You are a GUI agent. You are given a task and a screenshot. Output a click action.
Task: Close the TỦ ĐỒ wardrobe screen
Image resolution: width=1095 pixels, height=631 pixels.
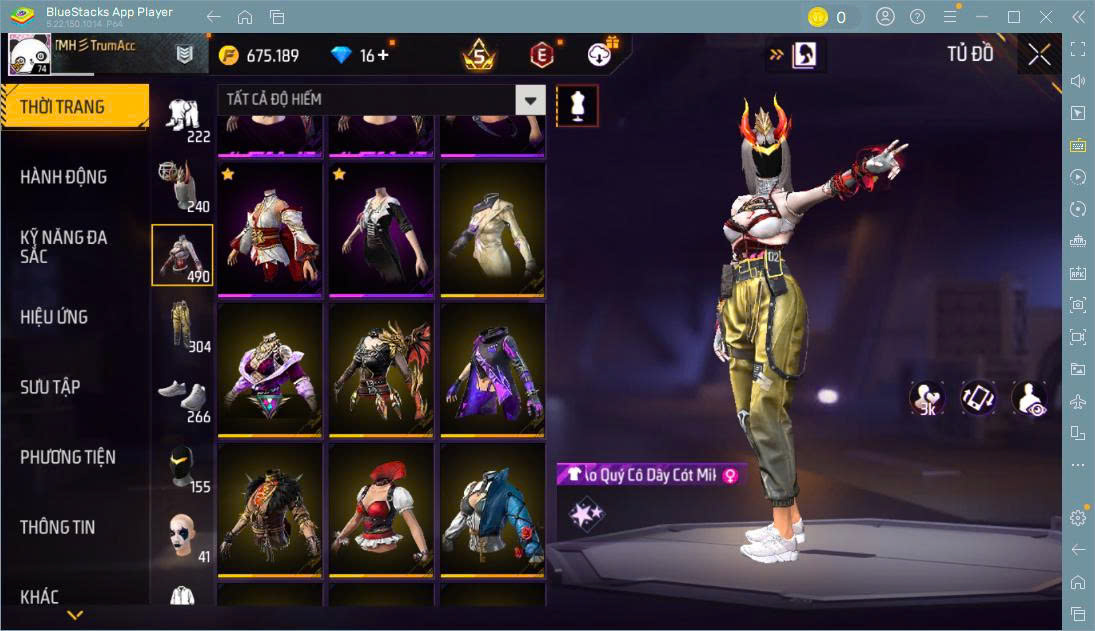click(x=1039, y=55)
